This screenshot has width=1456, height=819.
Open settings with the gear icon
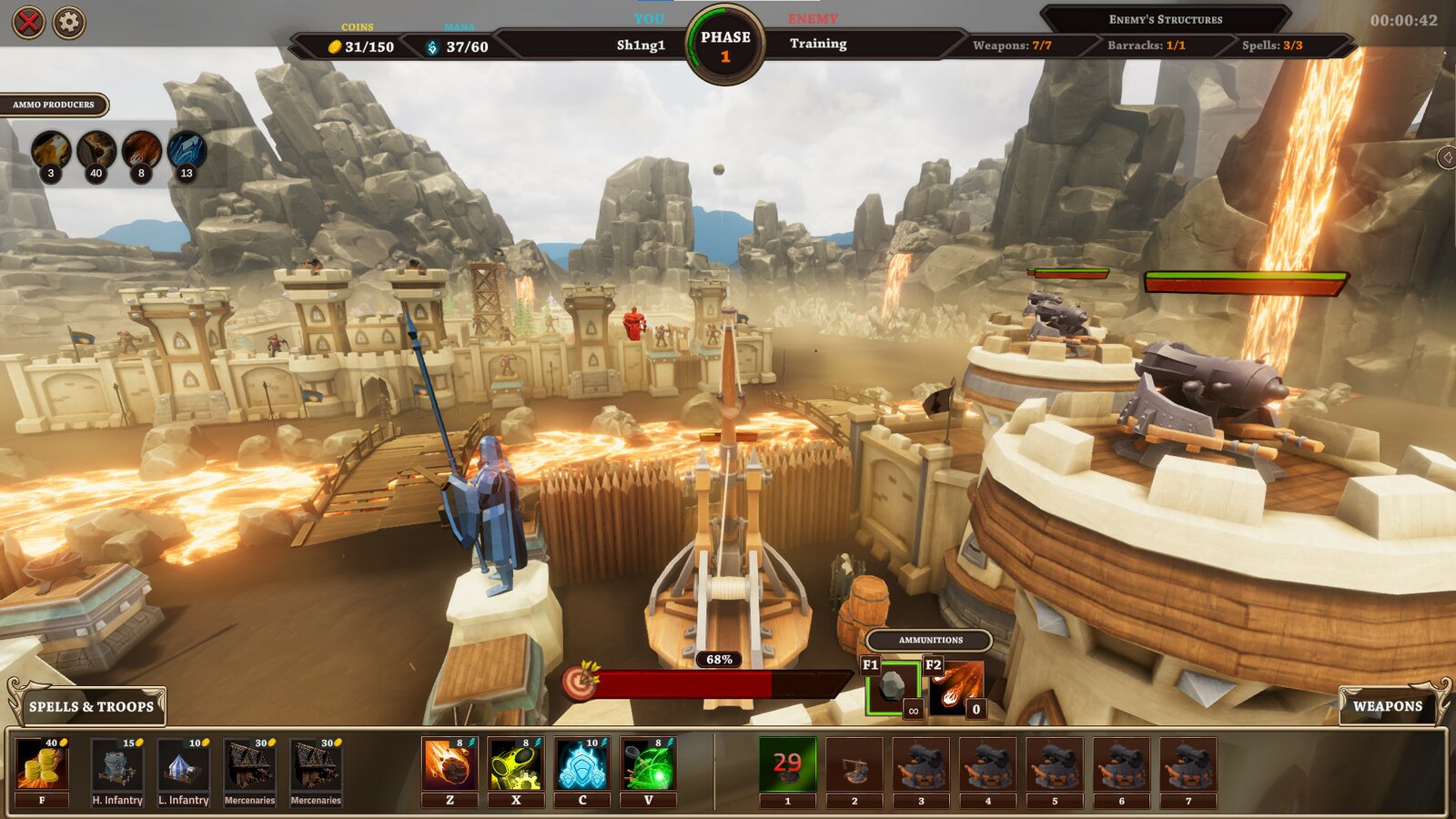click(69, 22)
